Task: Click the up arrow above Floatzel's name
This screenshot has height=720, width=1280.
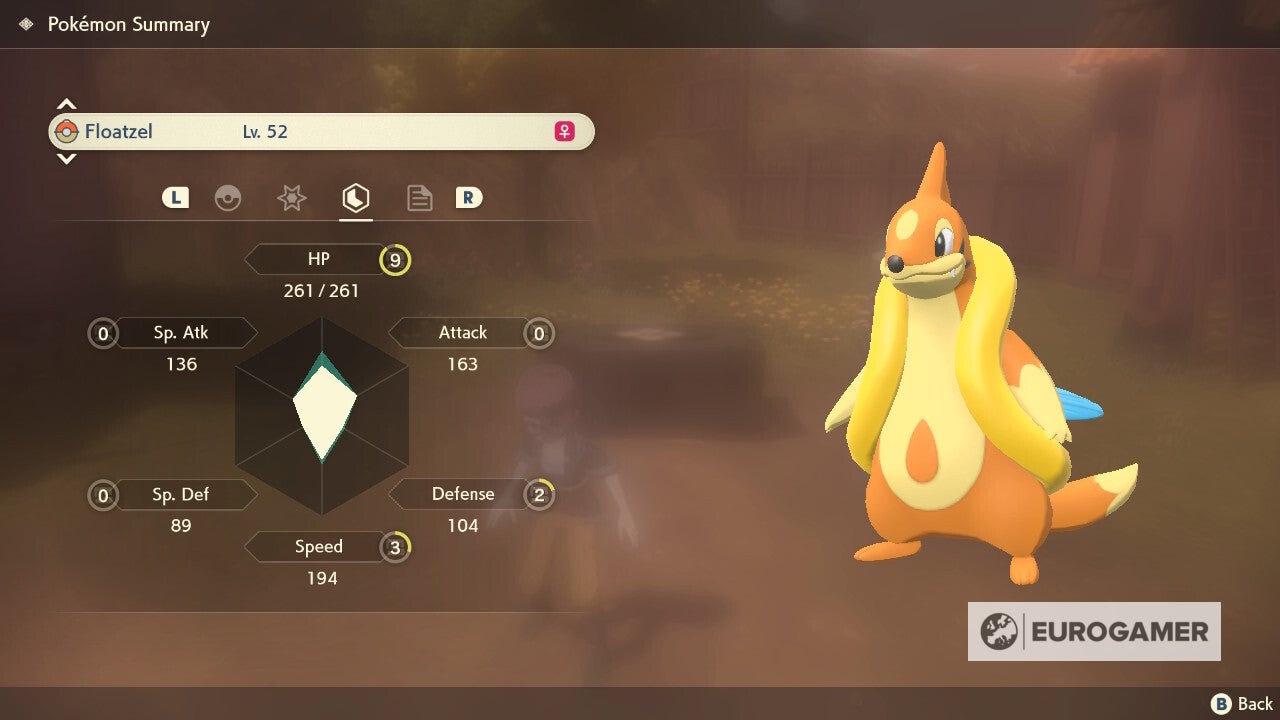Action: (x=66, y=102)
